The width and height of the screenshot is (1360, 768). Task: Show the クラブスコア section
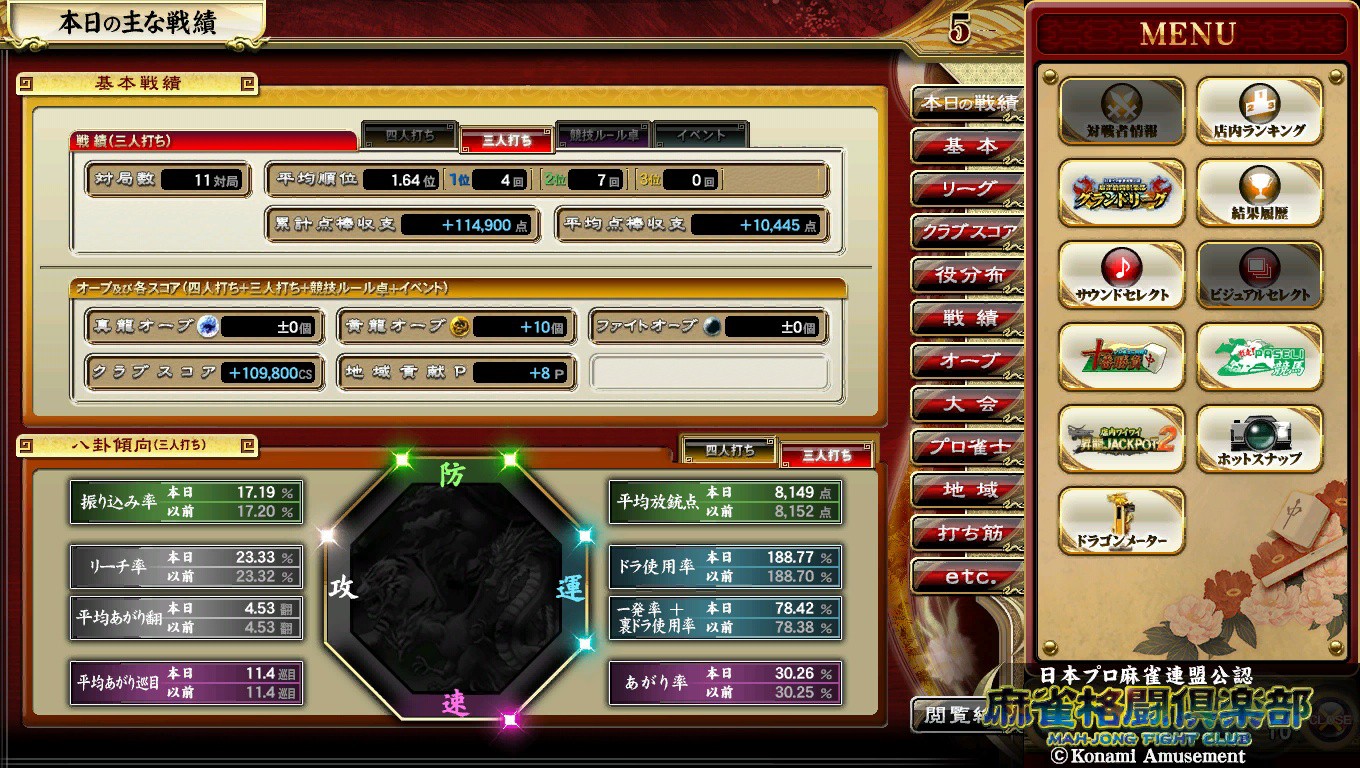pyautogui.click(x=968, y=232)
